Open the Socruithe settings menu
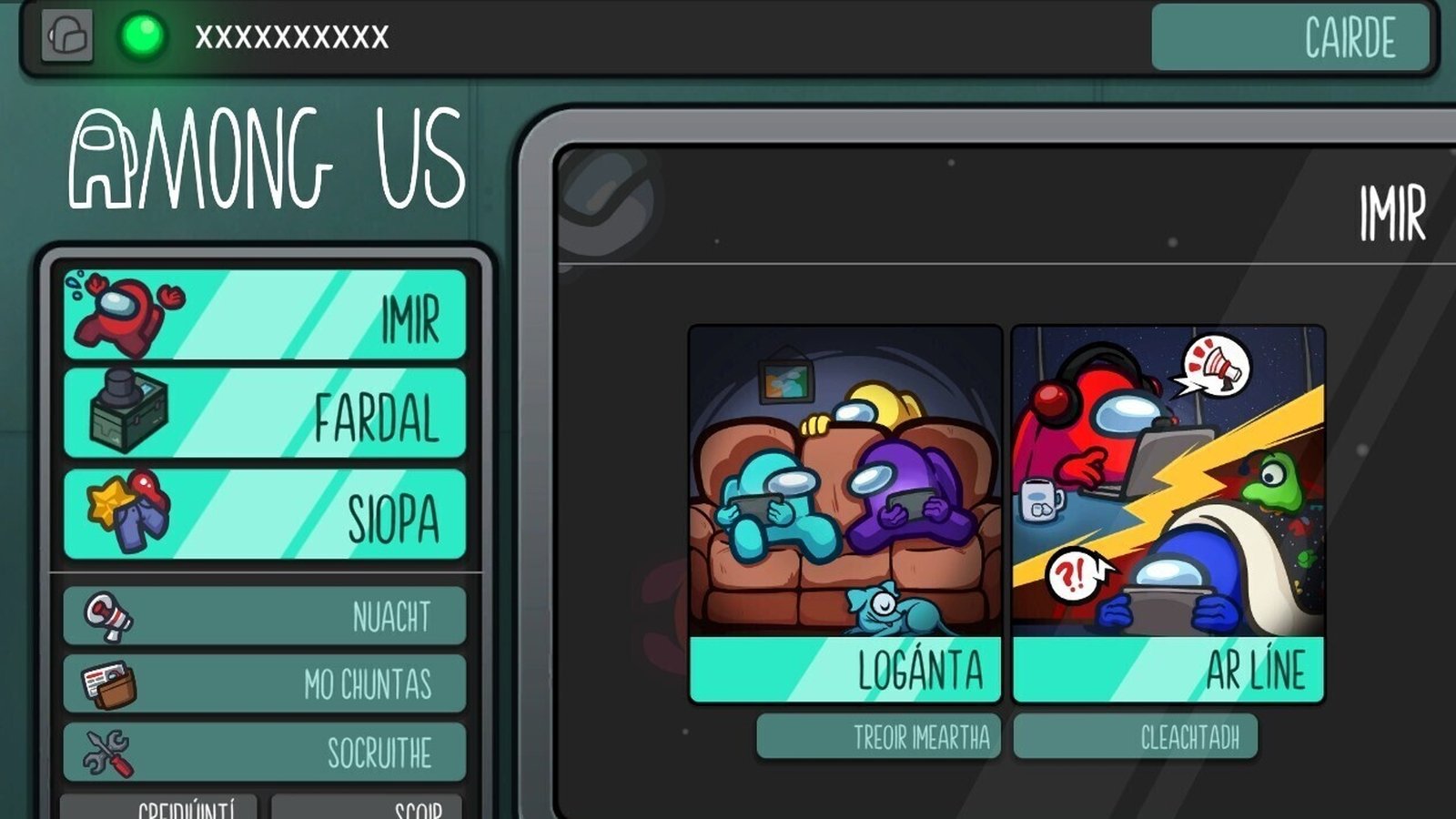Screen dimensions: 1456x819 (x=264, y=752)
